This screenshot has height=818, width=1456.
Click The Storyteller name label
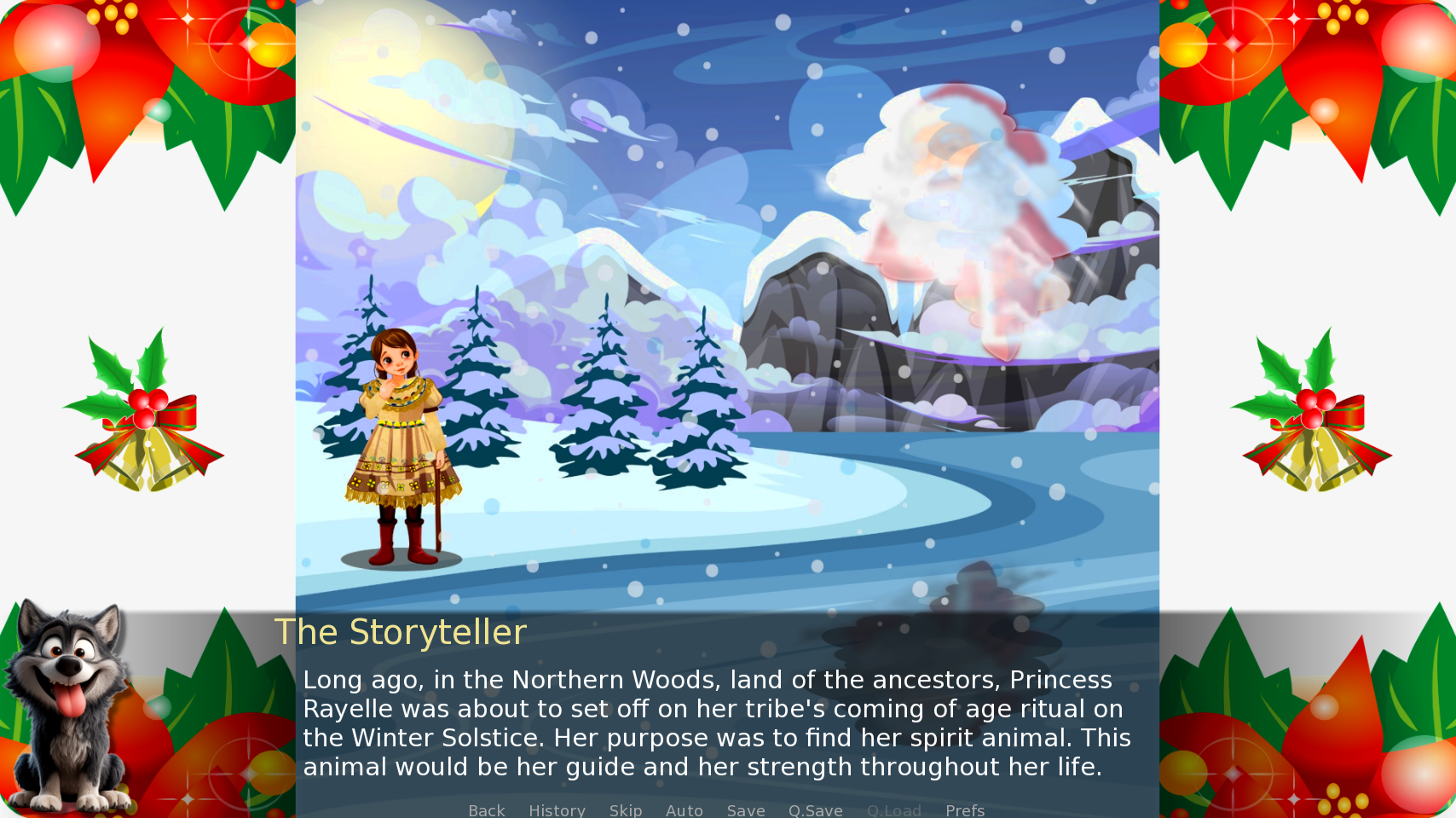401,632
